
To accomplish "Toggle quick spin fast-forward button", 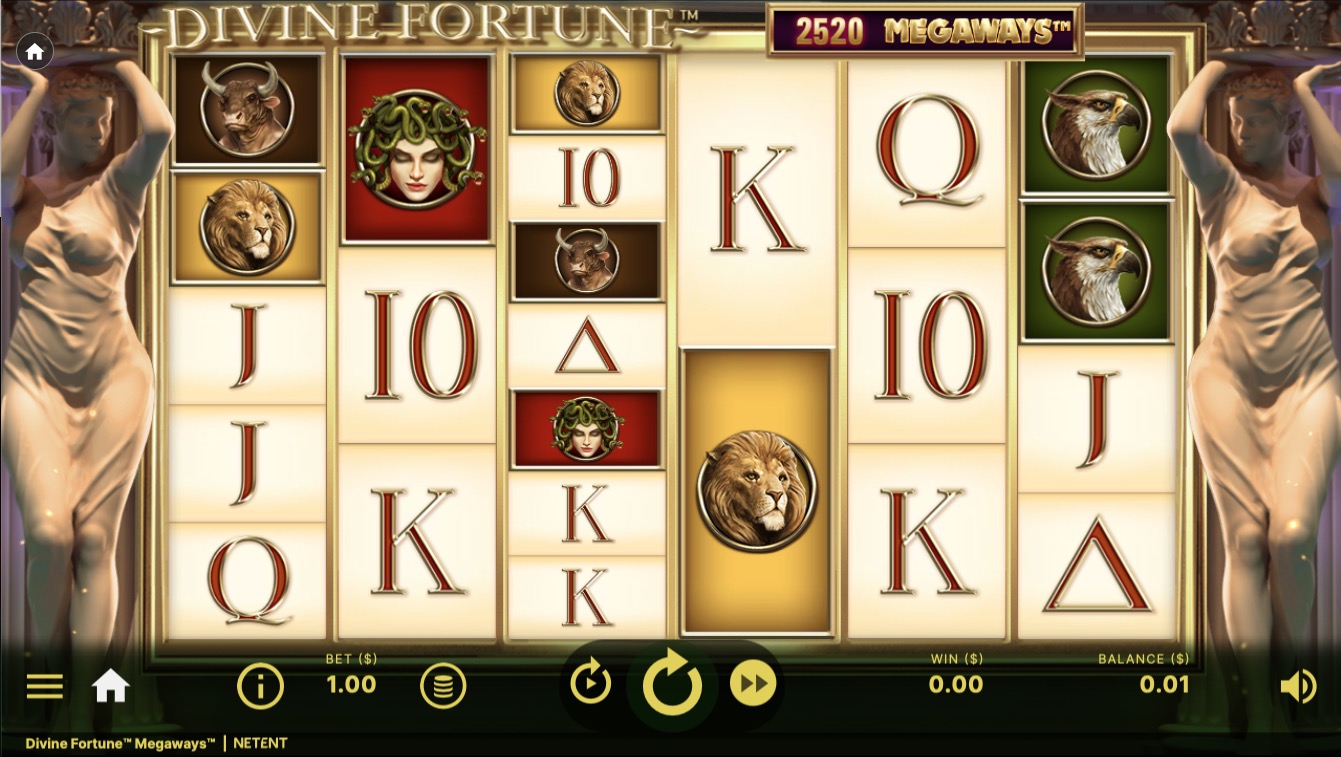I will point(753,685).
